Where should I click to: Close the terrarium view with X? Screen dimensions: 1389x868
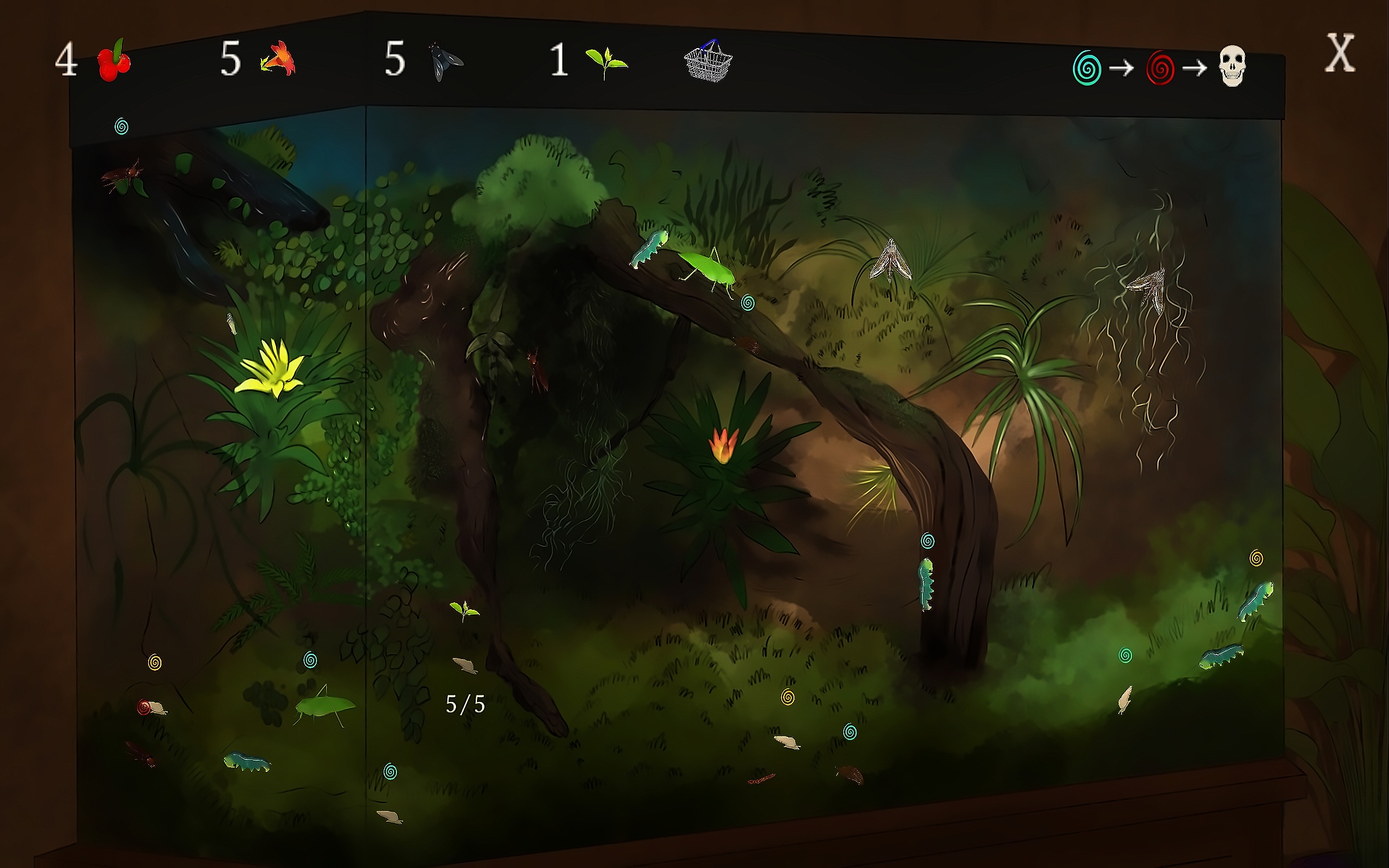(1340, 53)
